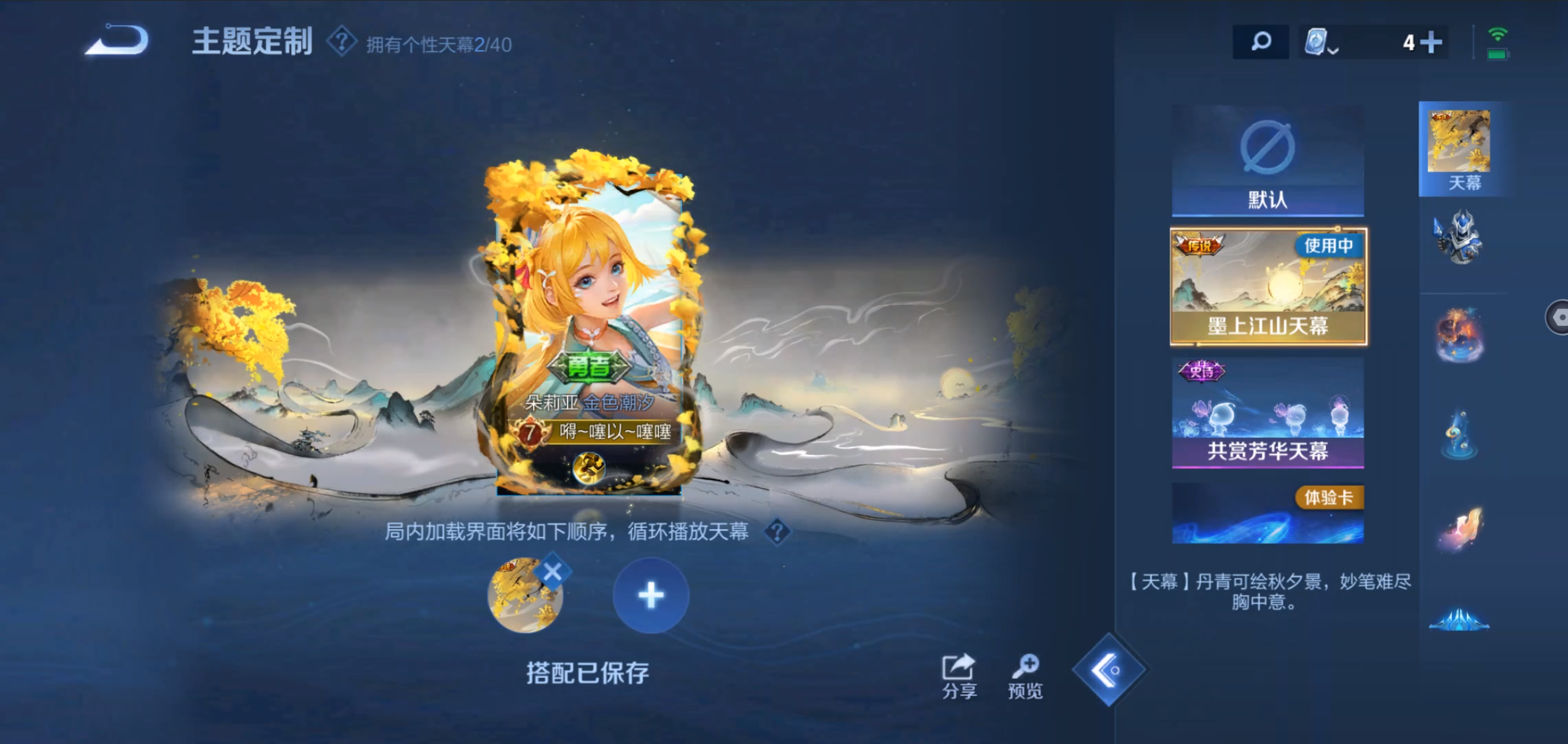Add more cards with the plus button
Screen dimensions: 1568x744
tap(1431, 43)
